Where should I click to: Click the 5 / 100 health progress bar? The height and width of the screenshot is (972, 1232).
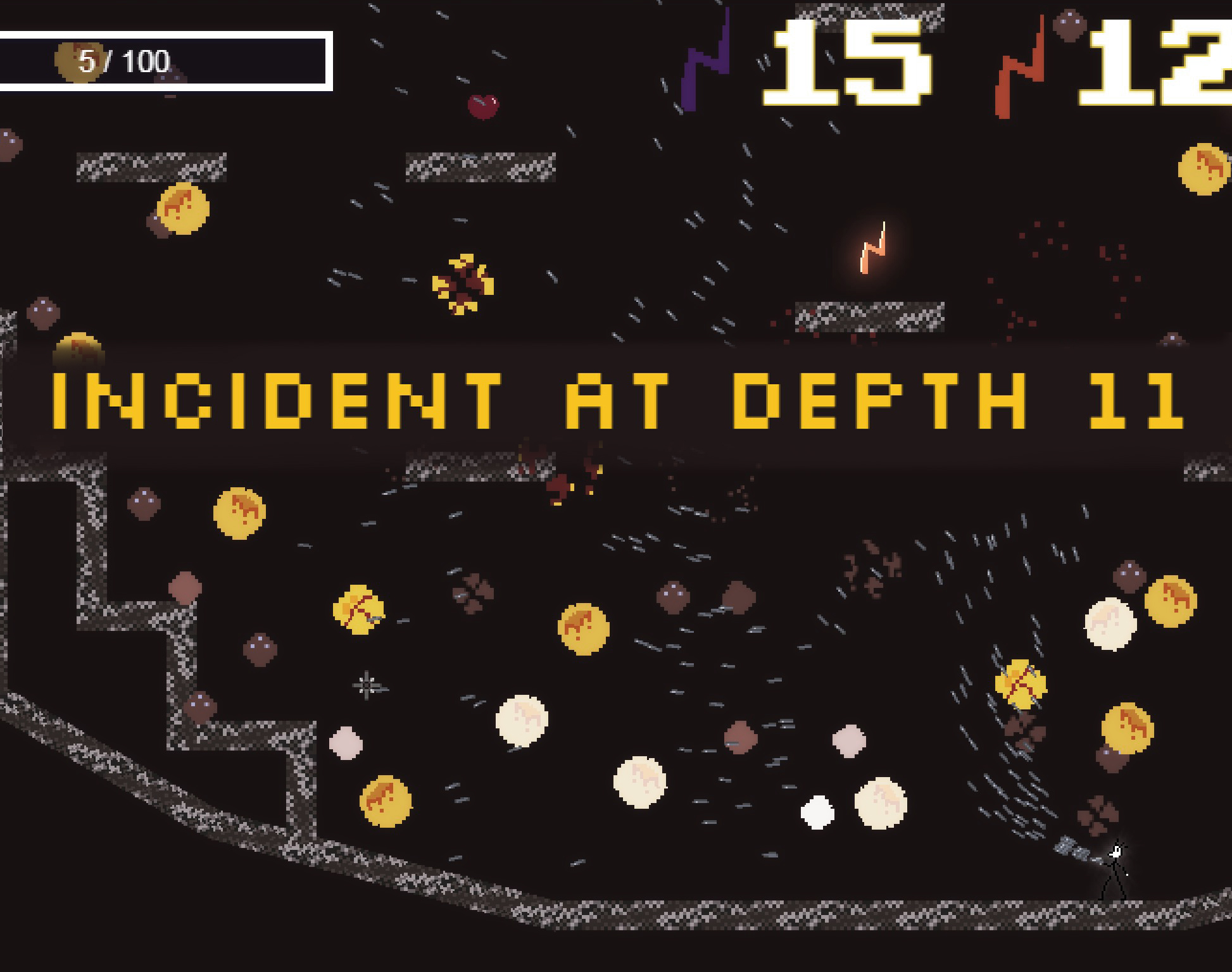pyautogui.click(x=165, y=60)
